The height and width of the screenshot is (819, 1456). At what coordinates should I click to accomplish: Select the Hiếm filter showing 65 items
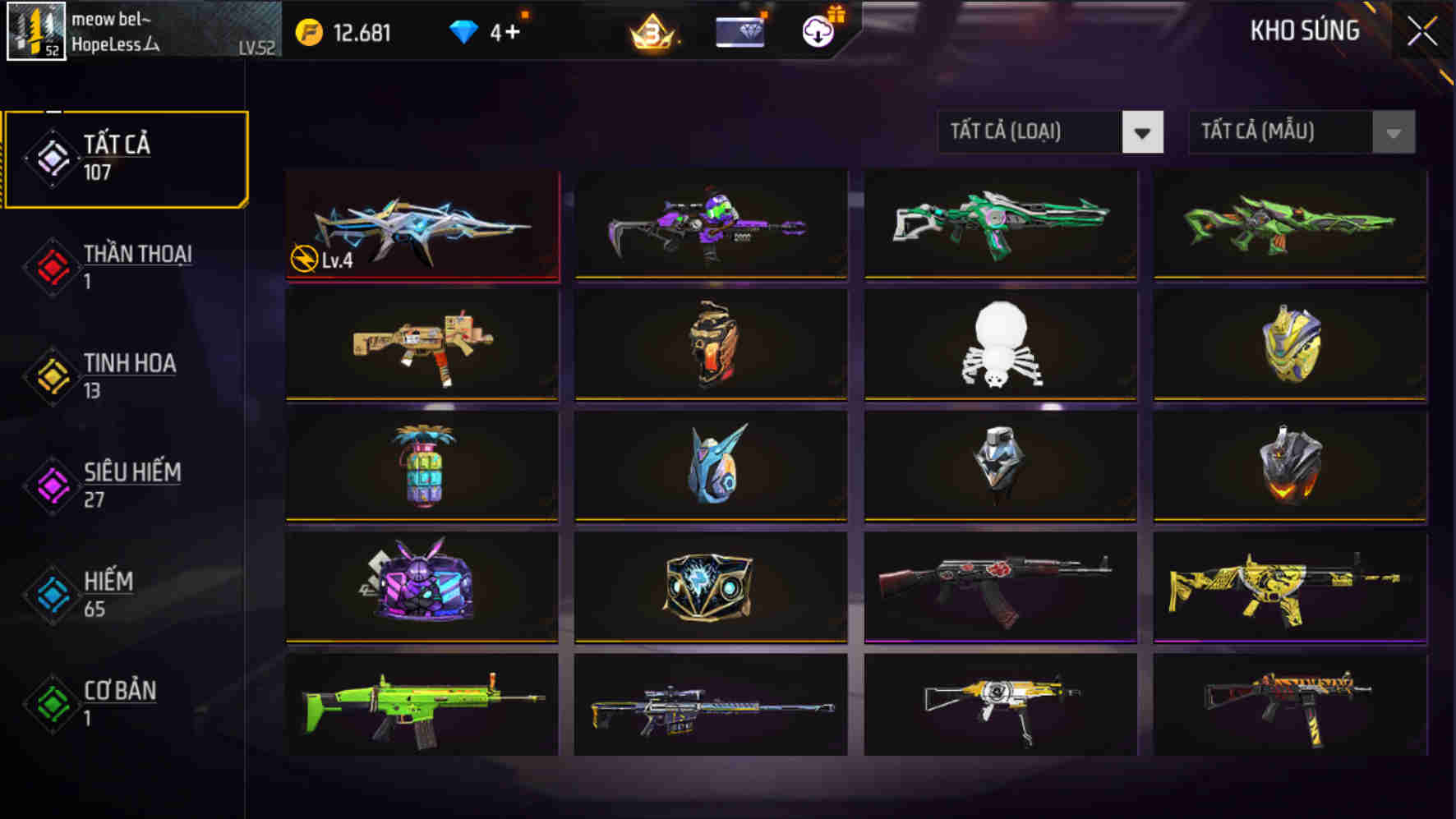point(107,593)
